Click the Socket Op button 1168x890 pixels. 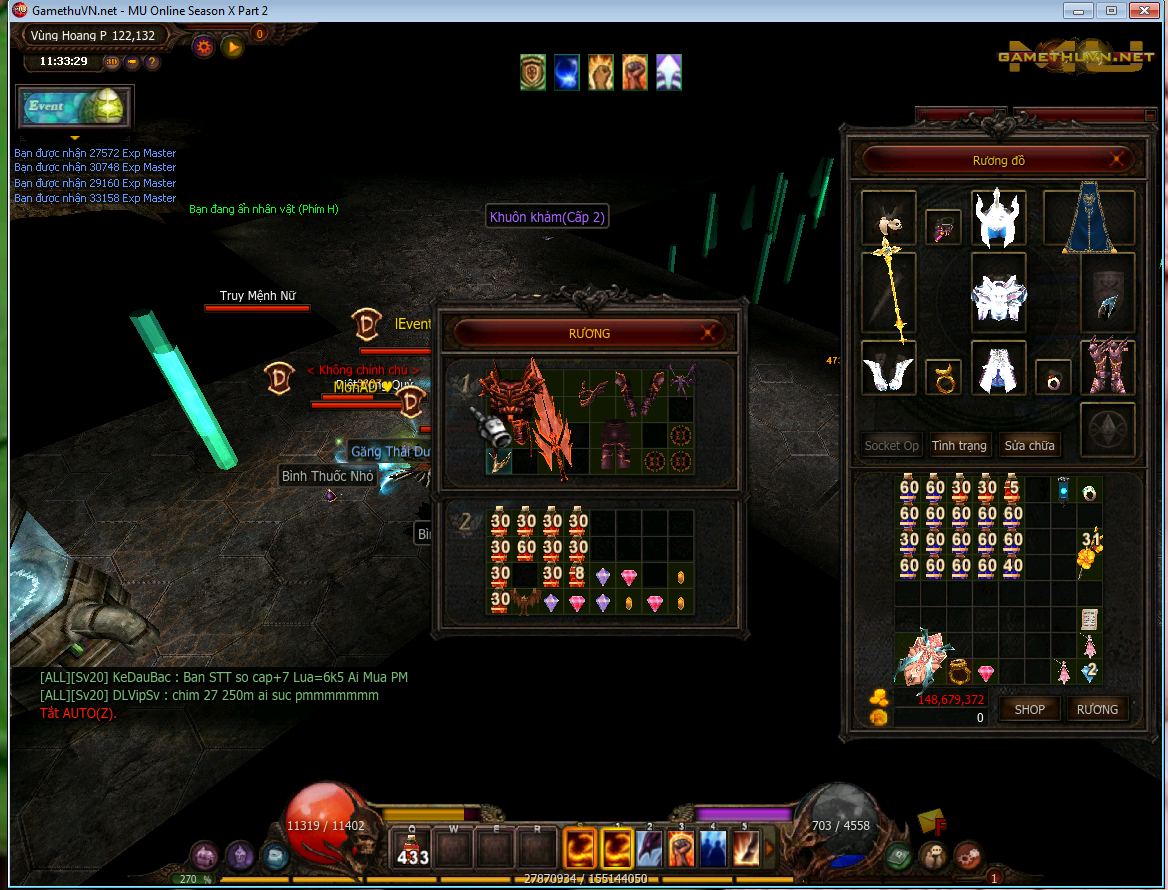pos(891,445)
